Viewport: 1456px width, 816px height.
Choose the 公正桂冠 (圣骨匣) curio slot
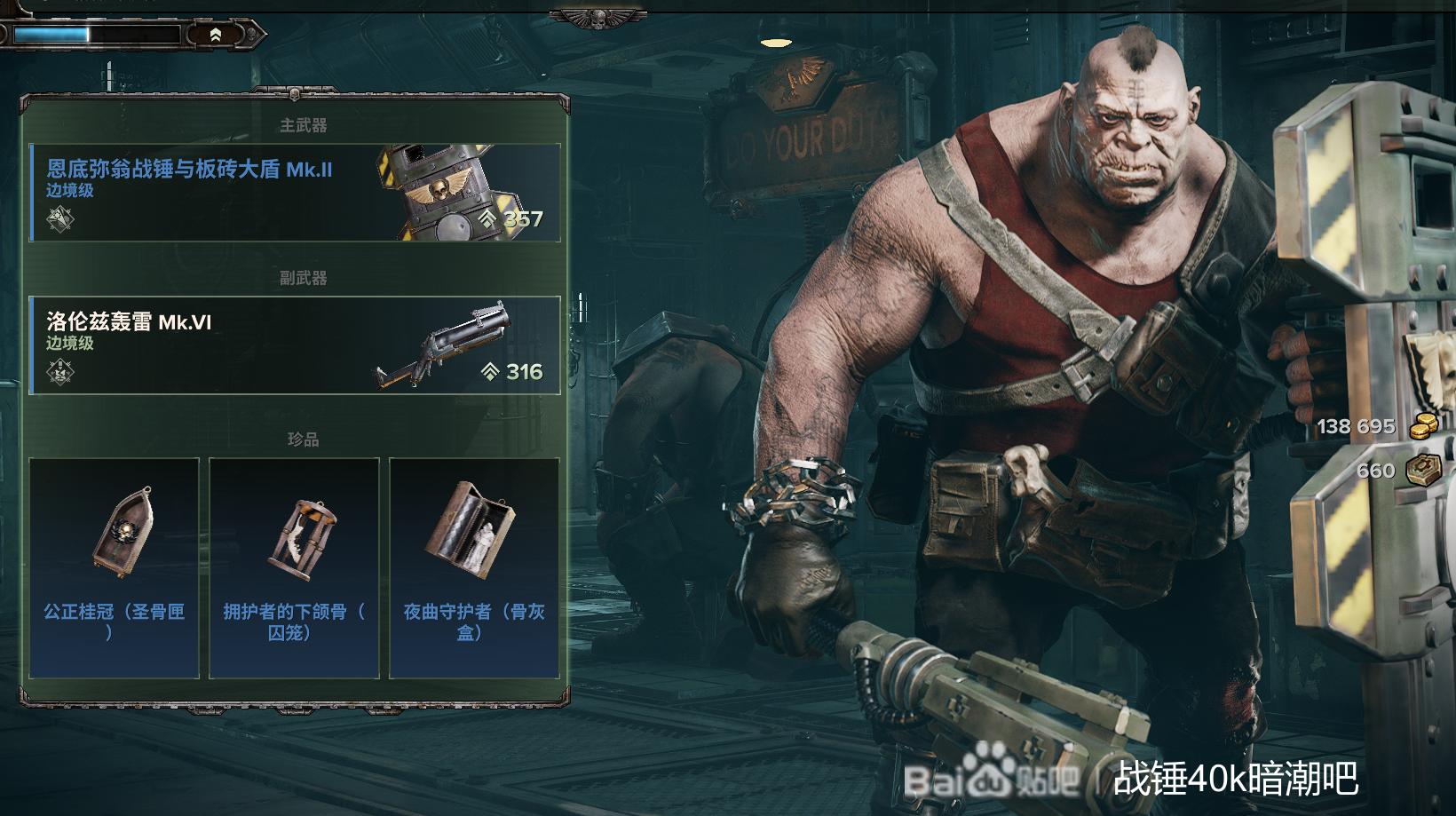[115, 568]
